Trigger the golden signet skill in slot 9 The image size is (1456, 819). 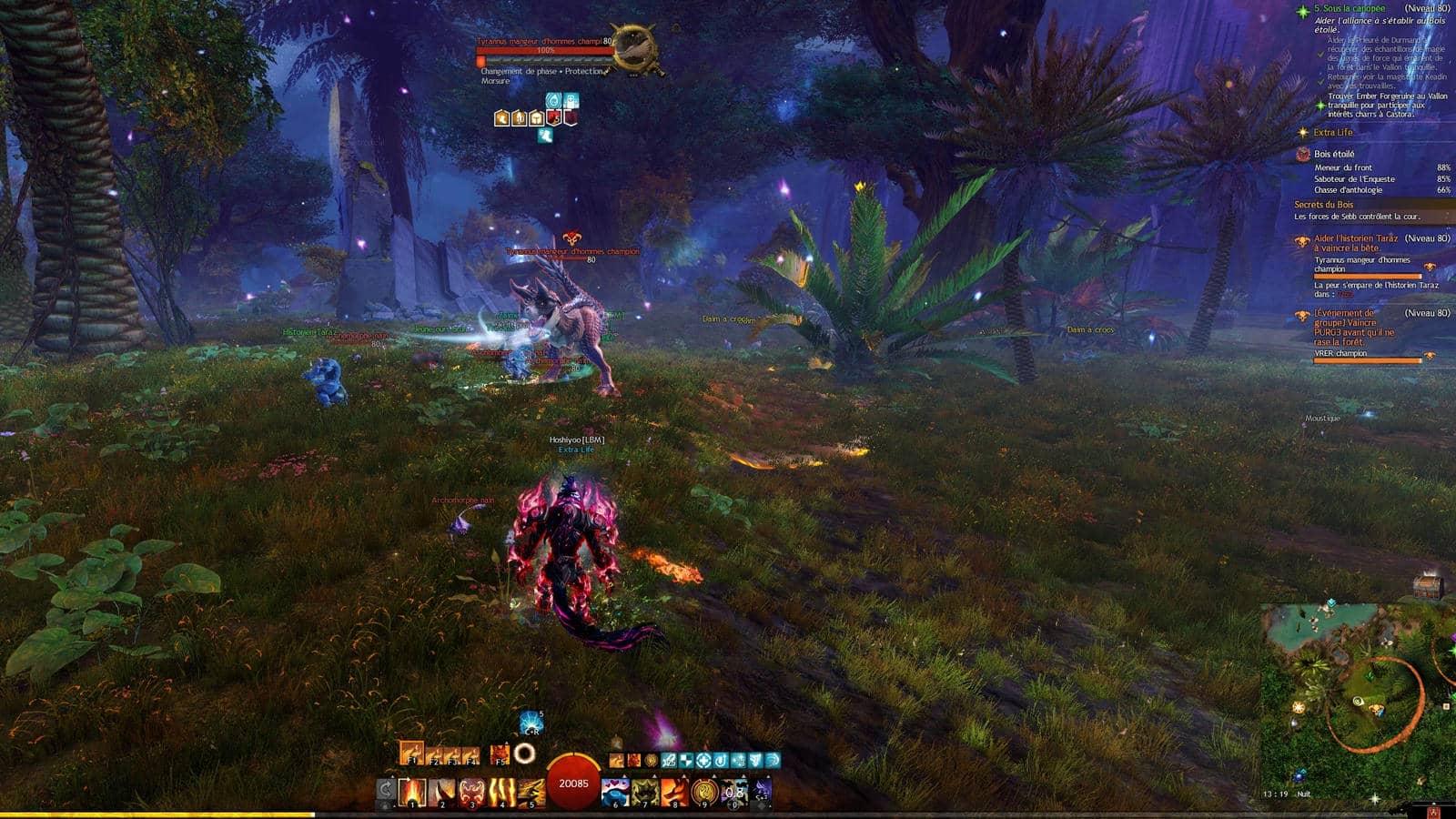point(703,791)
